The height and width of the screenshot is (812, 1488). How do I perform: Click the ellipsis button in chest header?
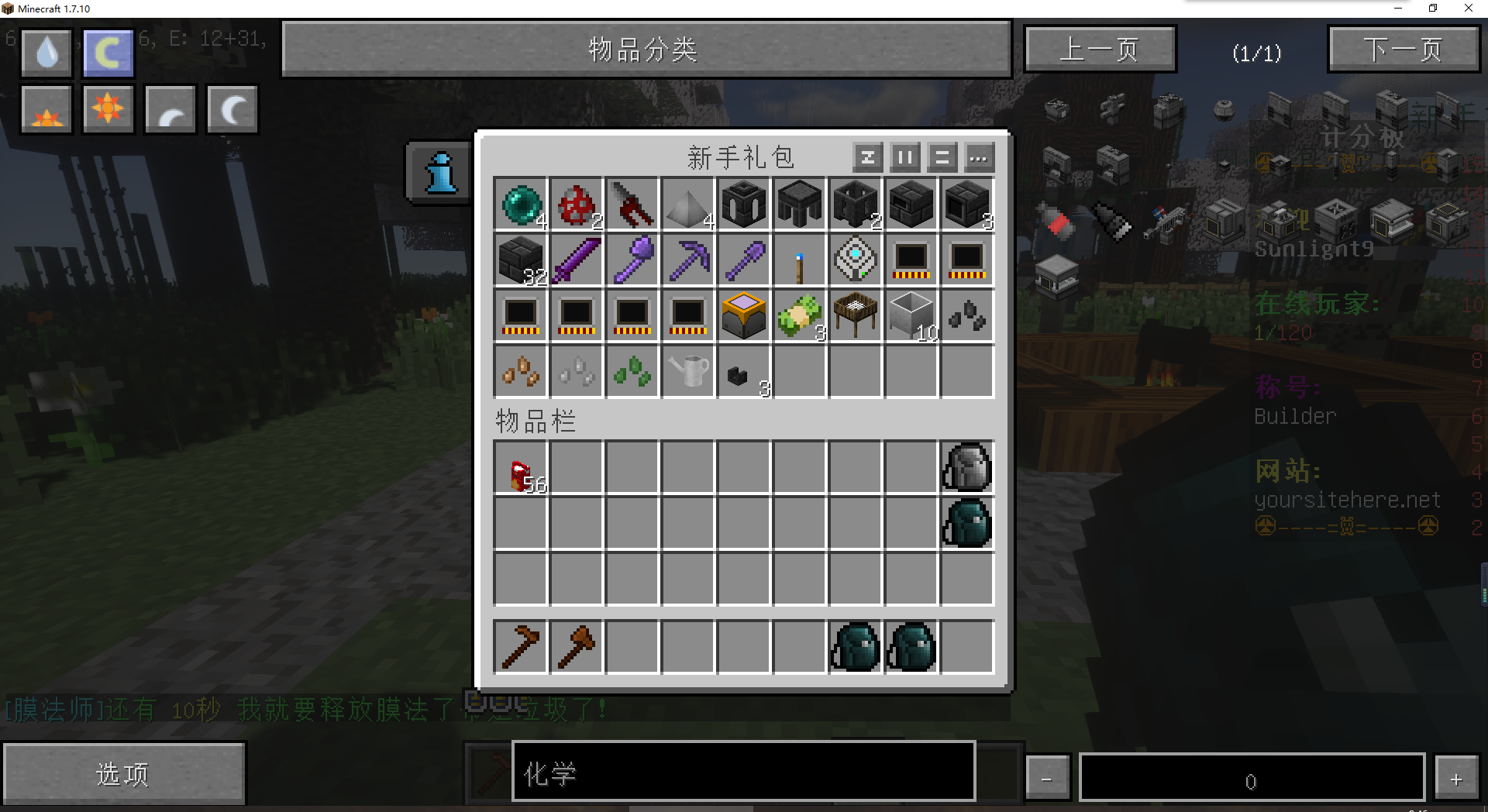(979, 158)
